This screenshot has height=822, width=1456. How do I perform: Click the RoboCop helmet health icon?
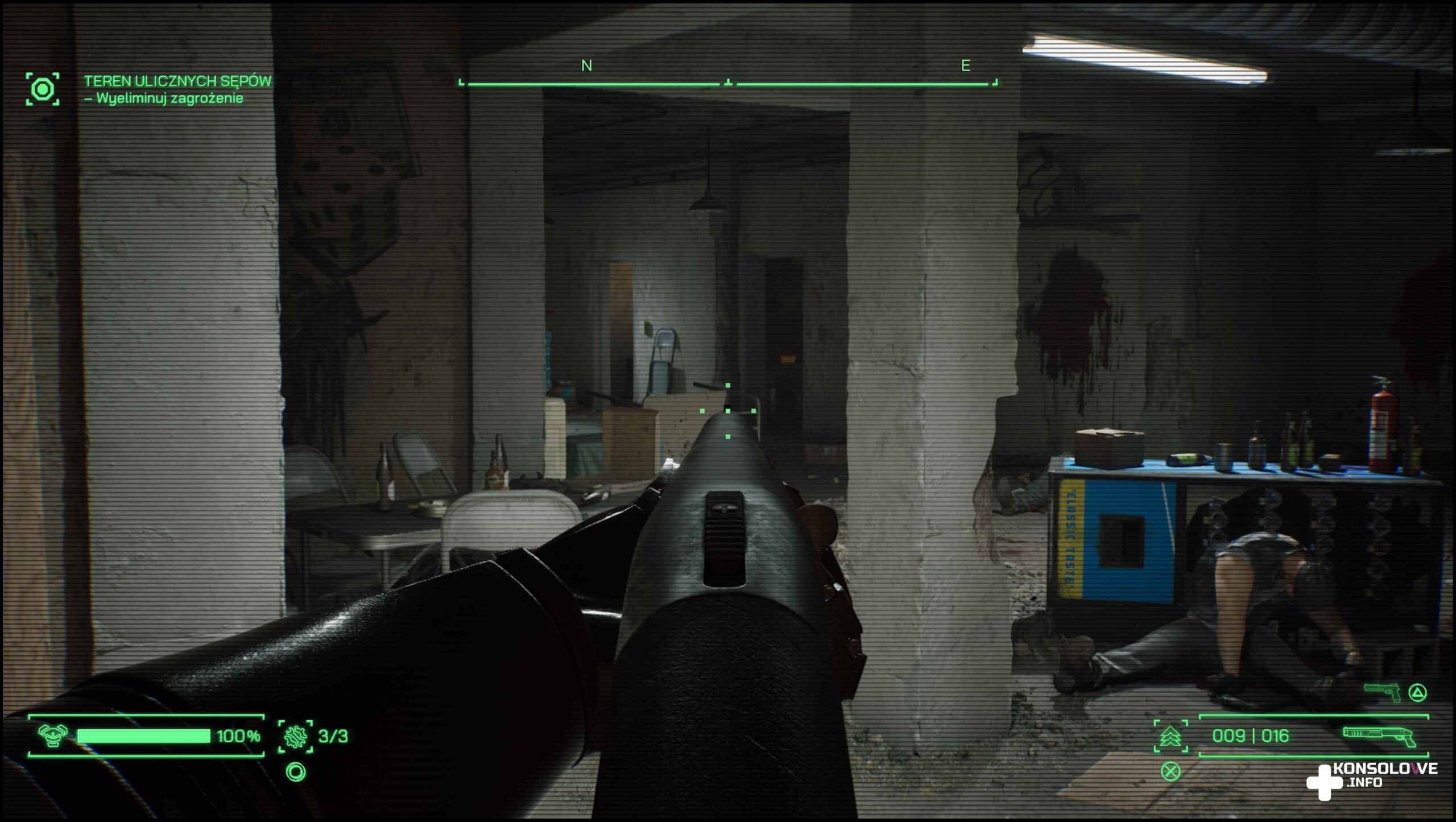[x=52, y=735]
